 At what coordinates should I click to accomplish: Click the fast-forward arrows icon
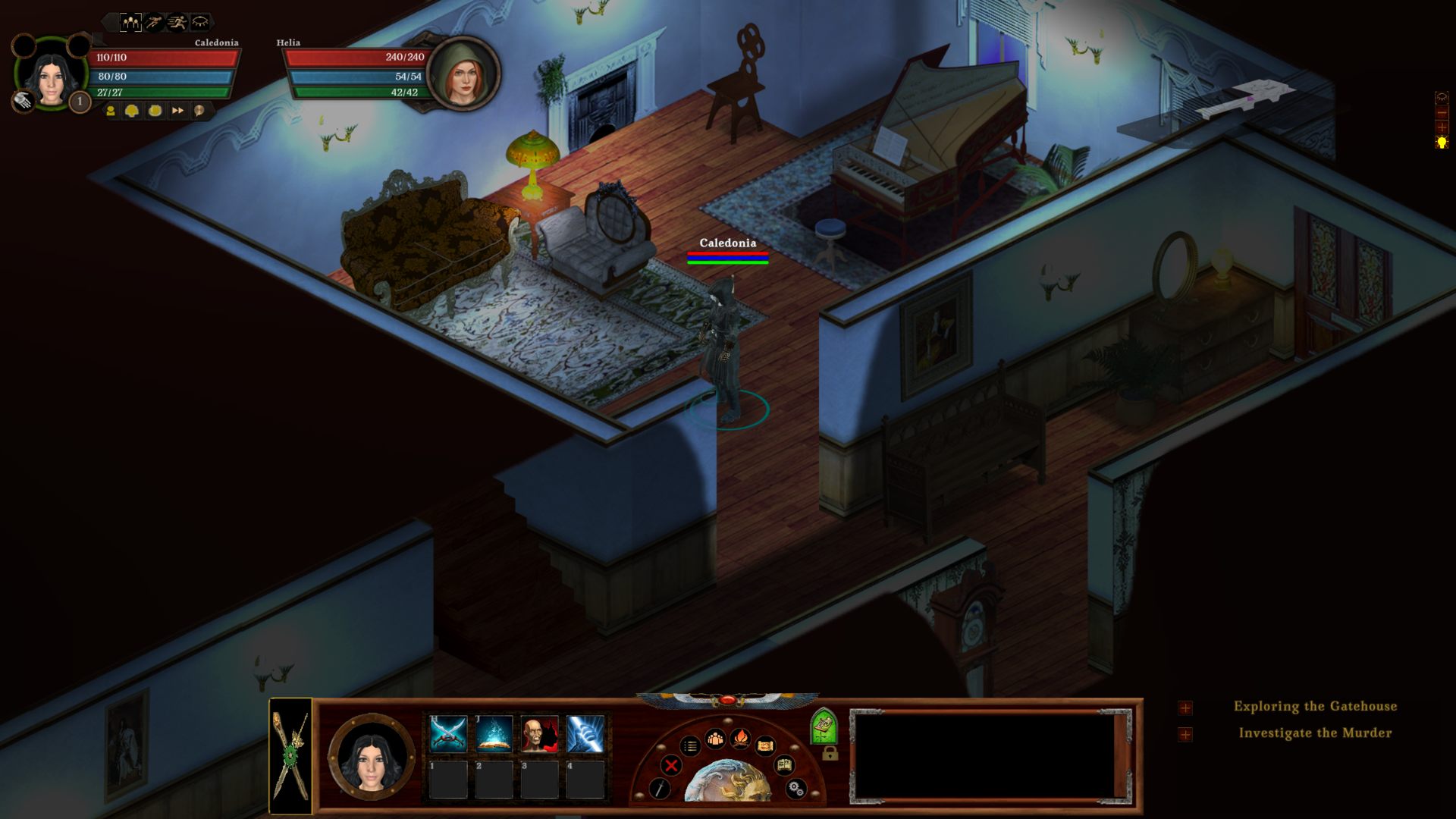(177, 111)
